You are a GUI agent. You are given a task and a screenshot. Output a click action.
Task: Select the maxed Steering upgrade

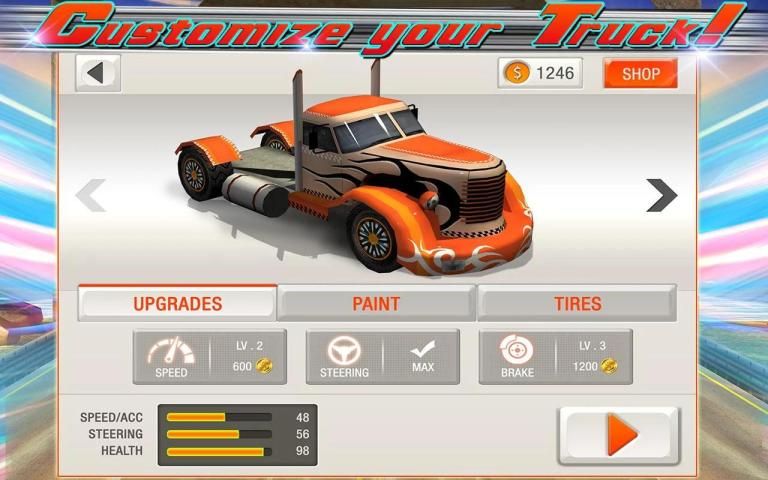click(382, 357)
